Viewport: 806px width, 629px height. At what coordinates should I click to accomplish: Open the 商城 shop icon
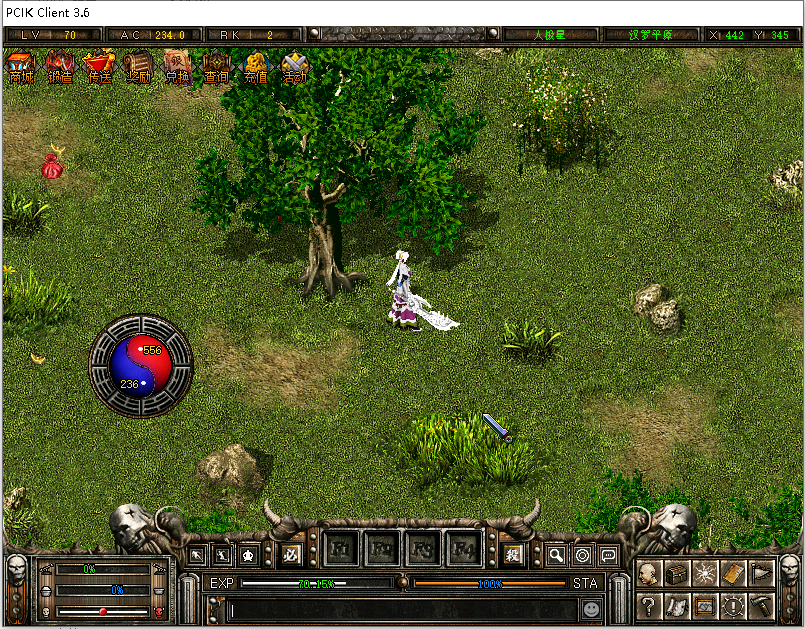[21, 68]
